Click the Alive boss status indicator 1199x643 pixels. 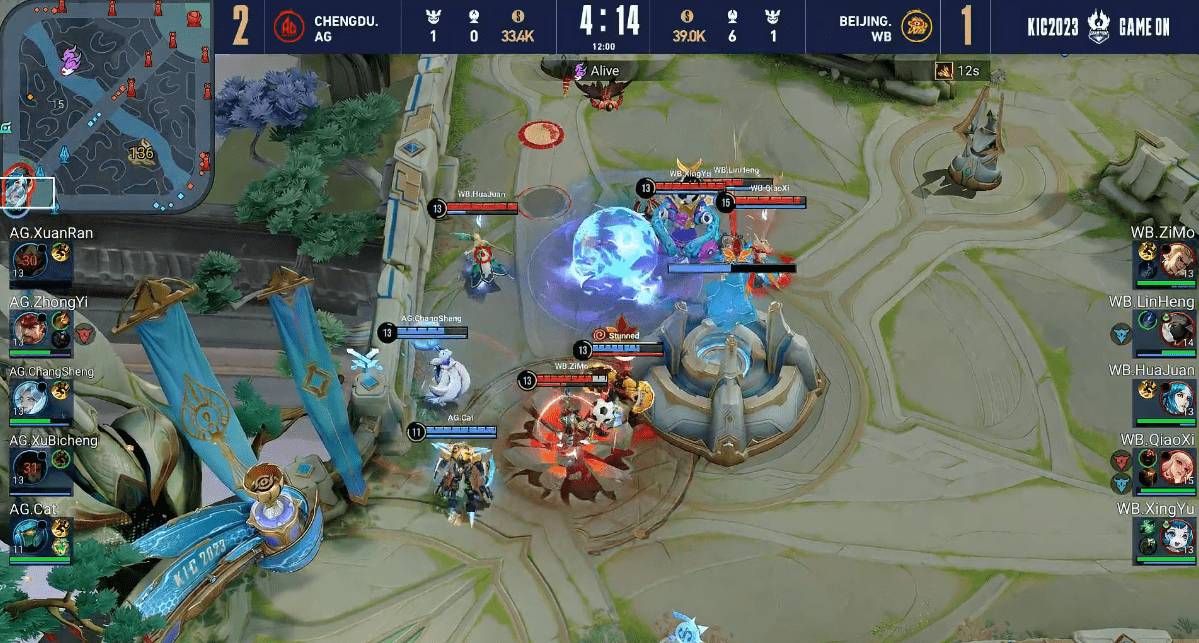579,70
